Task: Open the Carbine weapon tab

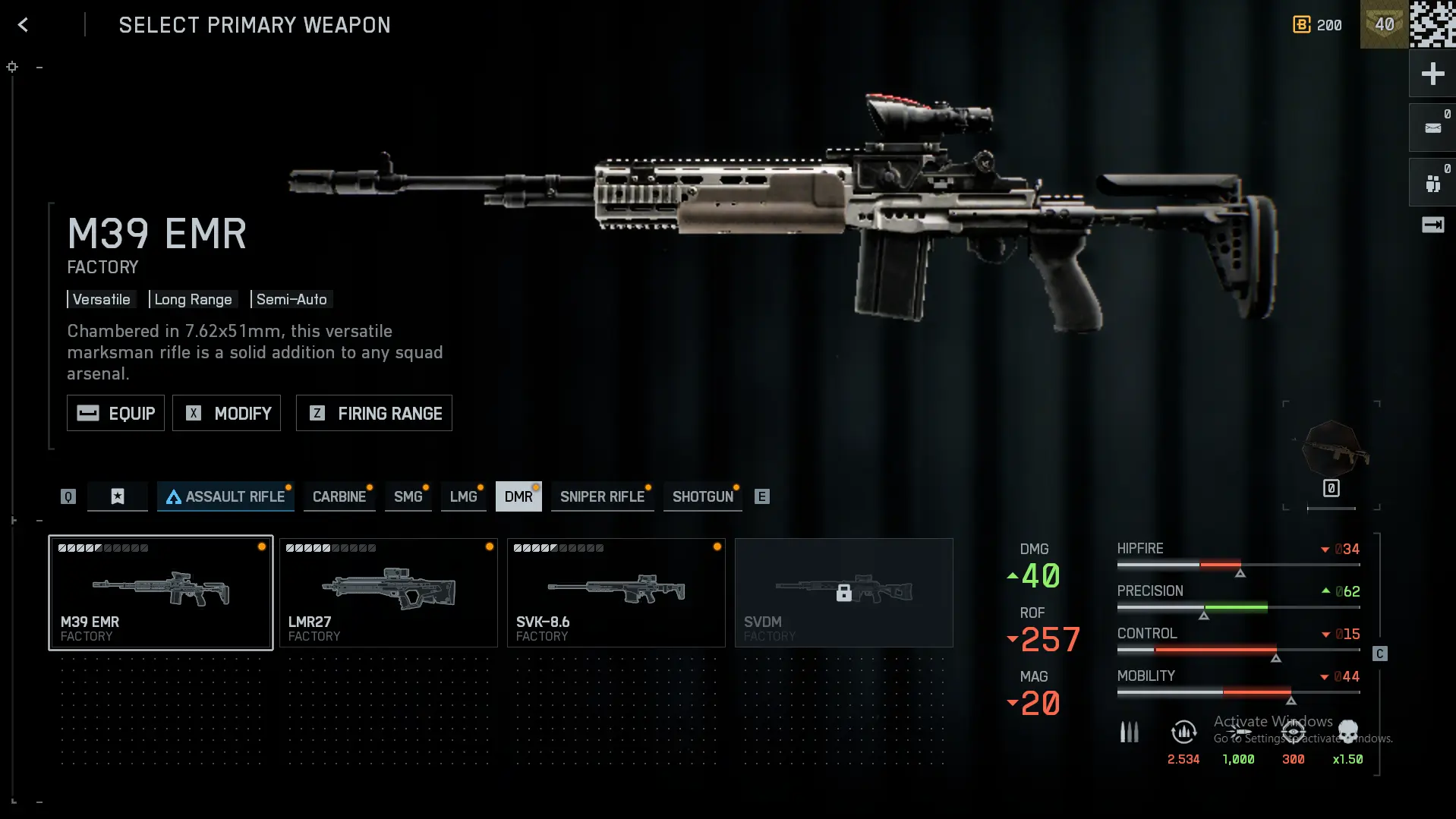Action: [339, 496]
